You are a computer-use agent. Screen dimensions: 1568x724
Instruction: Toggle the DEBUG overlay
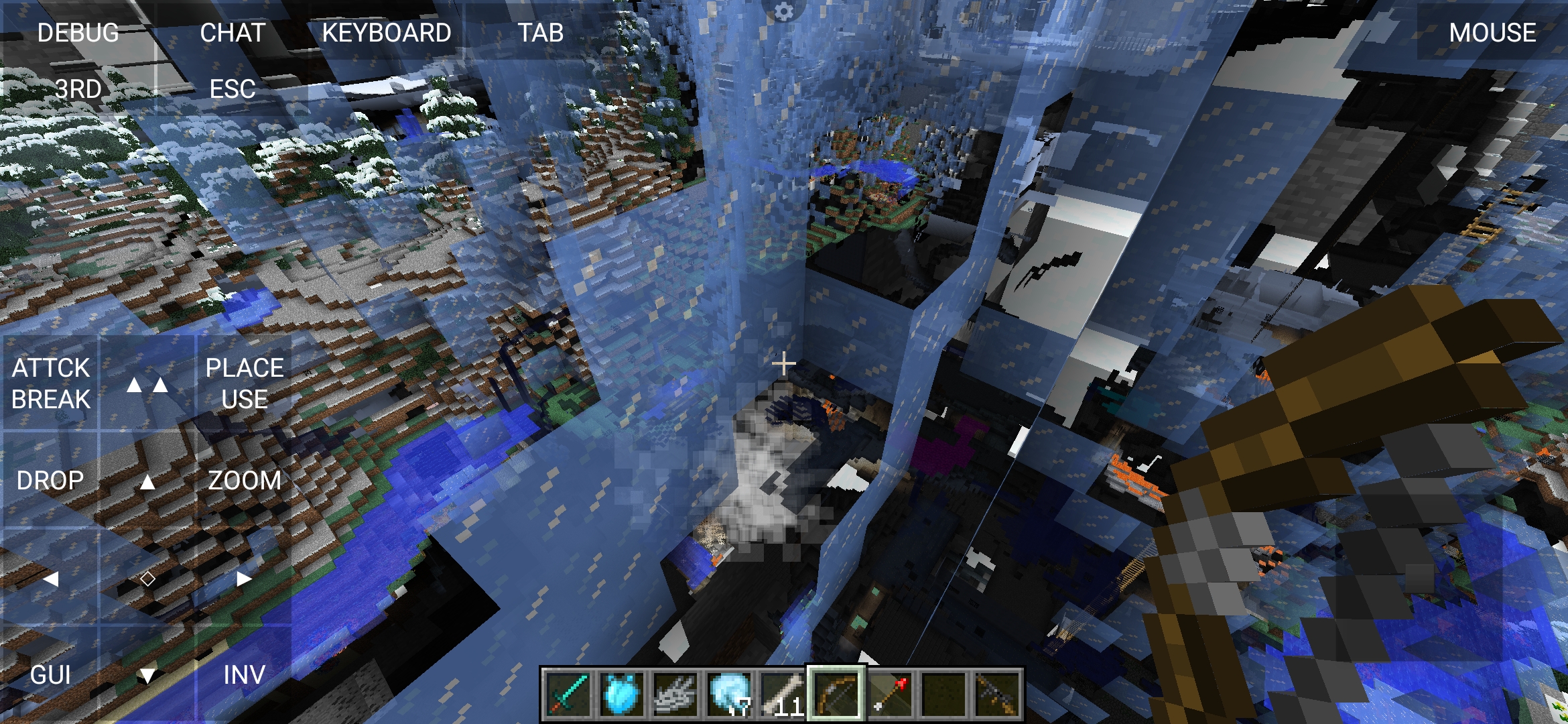click(x=78, y=32)
